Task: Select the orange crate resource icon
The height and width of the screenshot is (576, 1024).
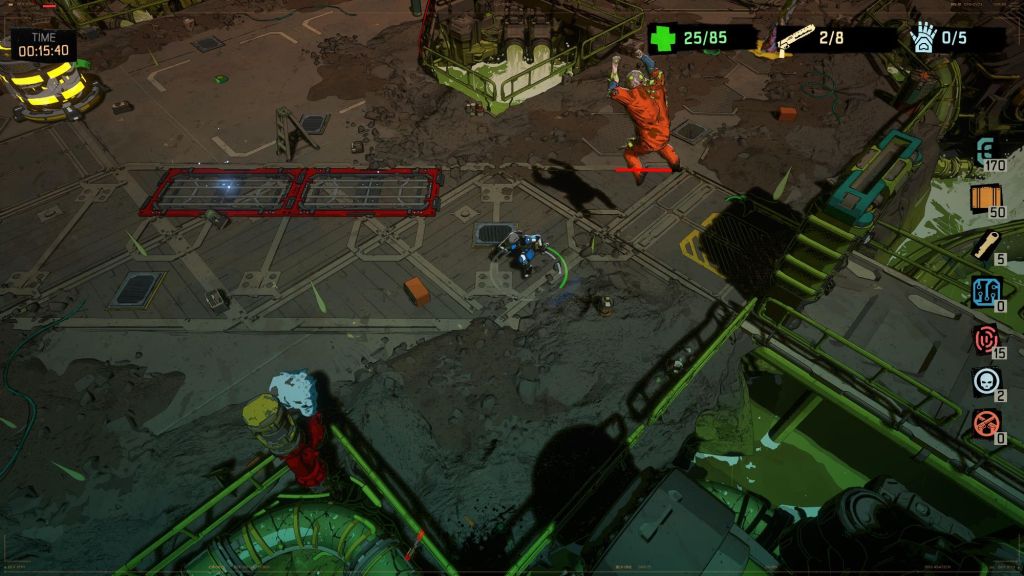Action: (x=986, y=198)
